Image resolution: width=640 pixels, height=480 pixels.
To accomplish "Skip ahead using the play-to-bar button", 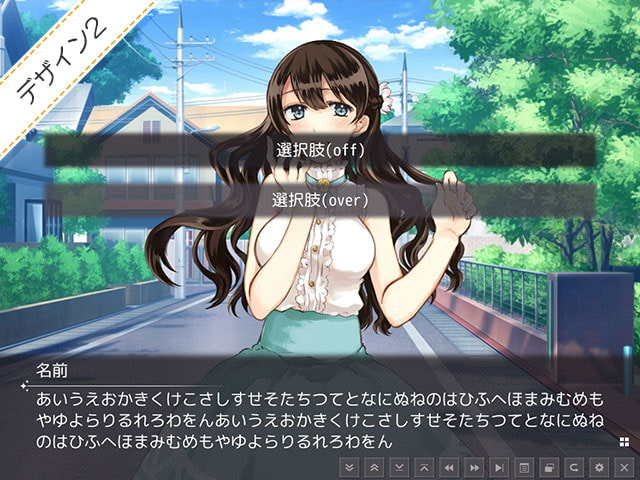I will [x=499, y=467].
